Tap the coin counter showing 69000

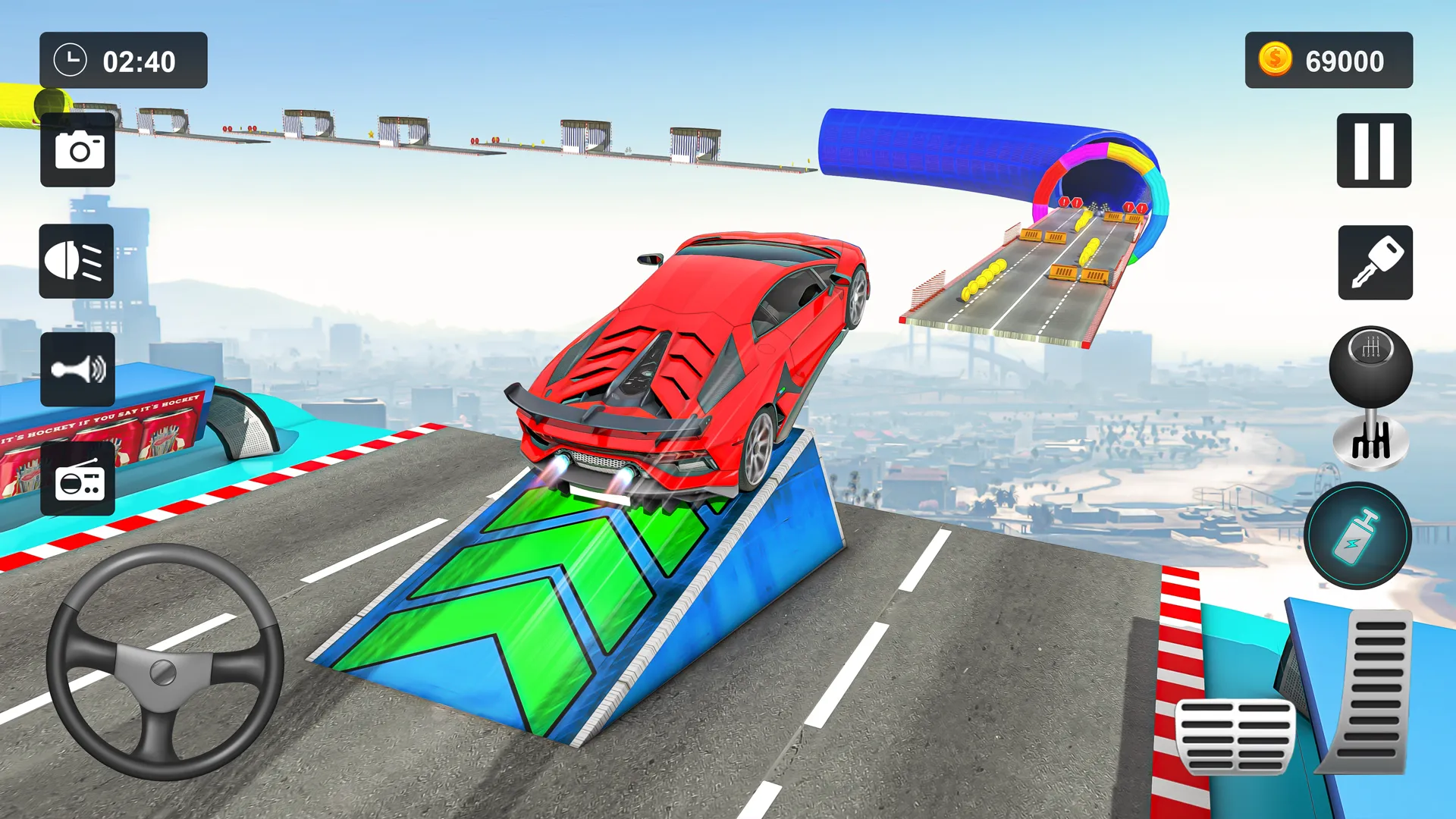point(1329,61)
